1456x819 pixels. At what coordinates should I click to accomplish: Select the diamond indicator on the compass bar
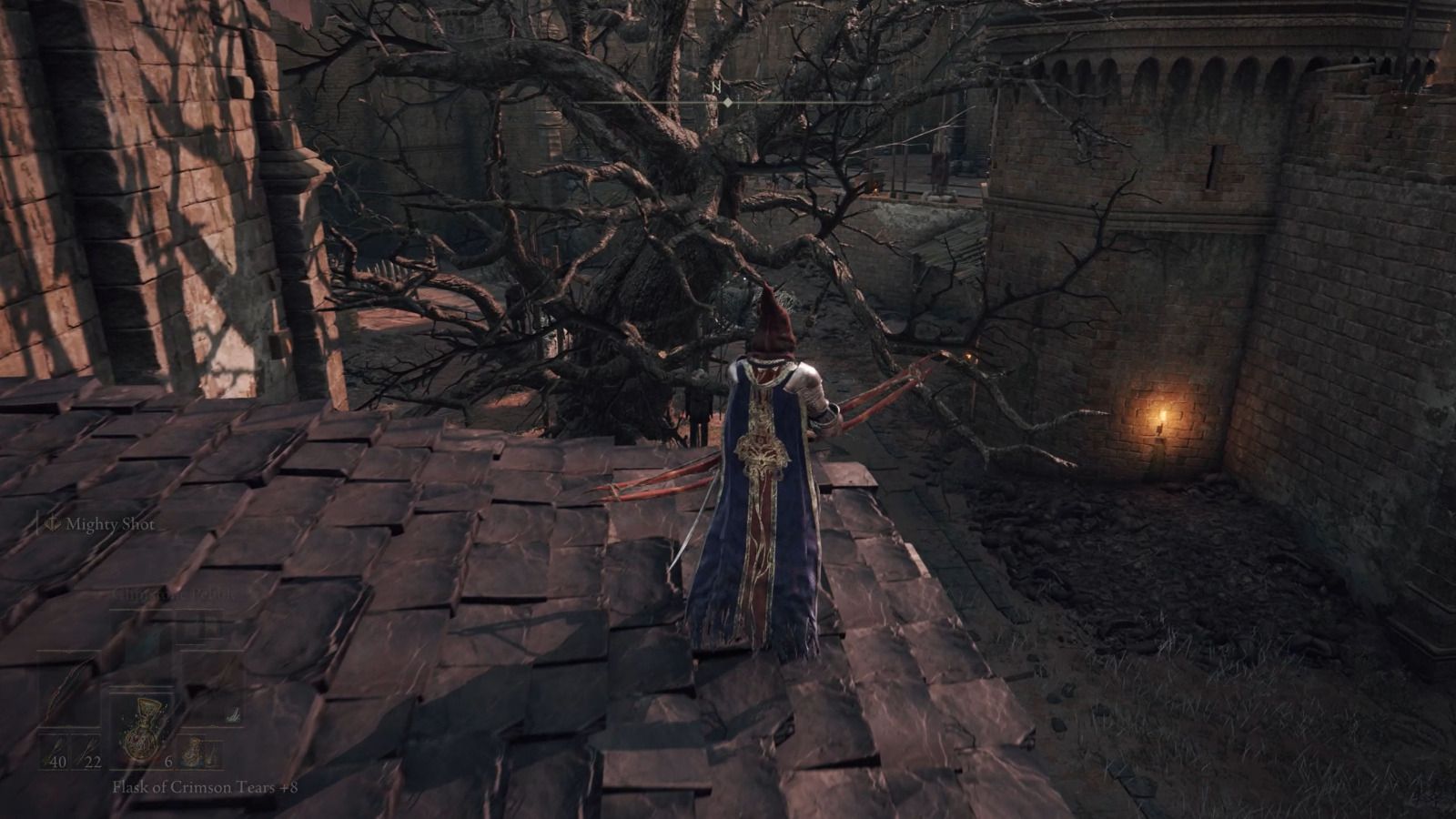(726, 105)
